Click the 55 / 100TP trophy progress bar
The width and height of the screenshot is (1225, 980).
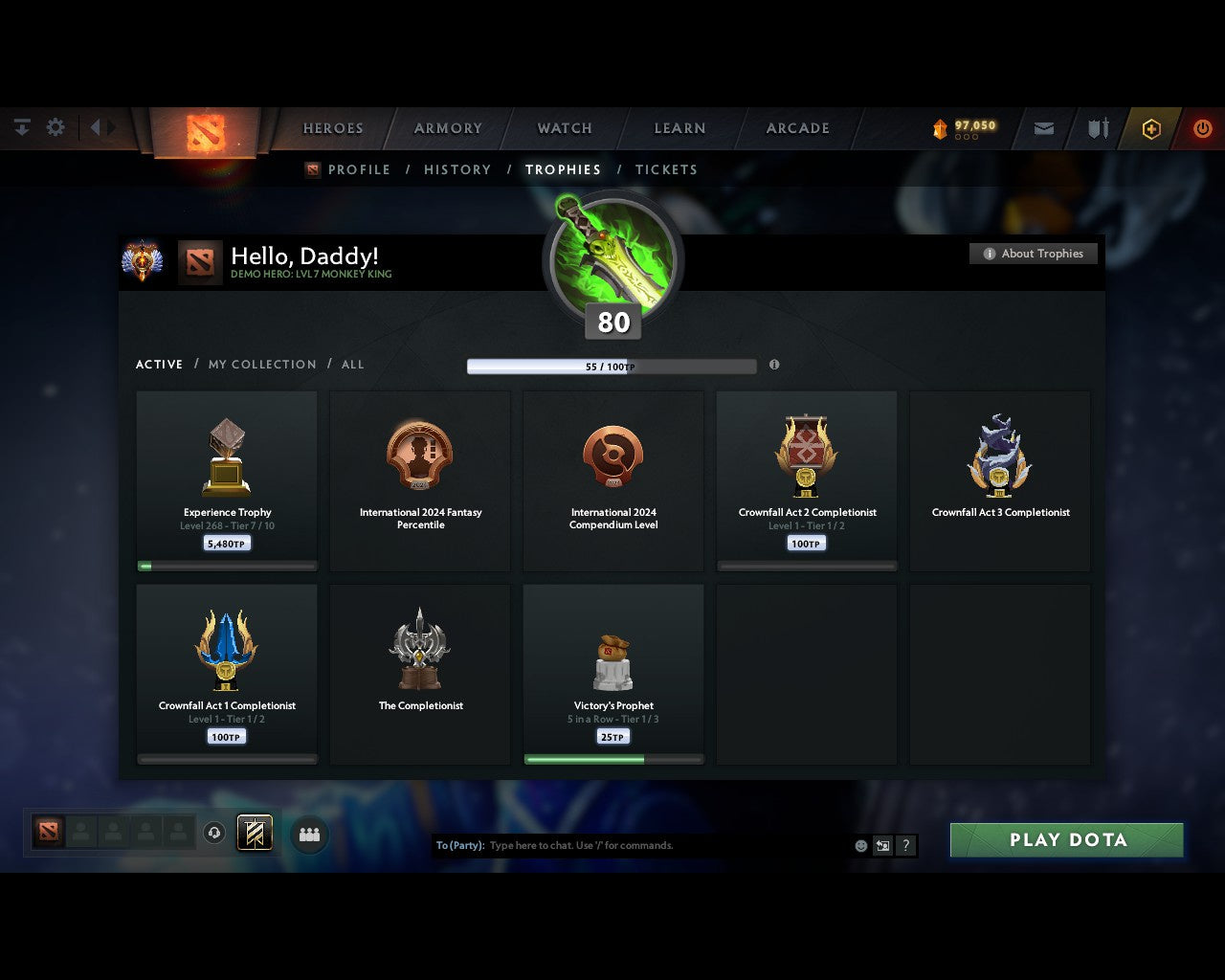coord(612,366)
